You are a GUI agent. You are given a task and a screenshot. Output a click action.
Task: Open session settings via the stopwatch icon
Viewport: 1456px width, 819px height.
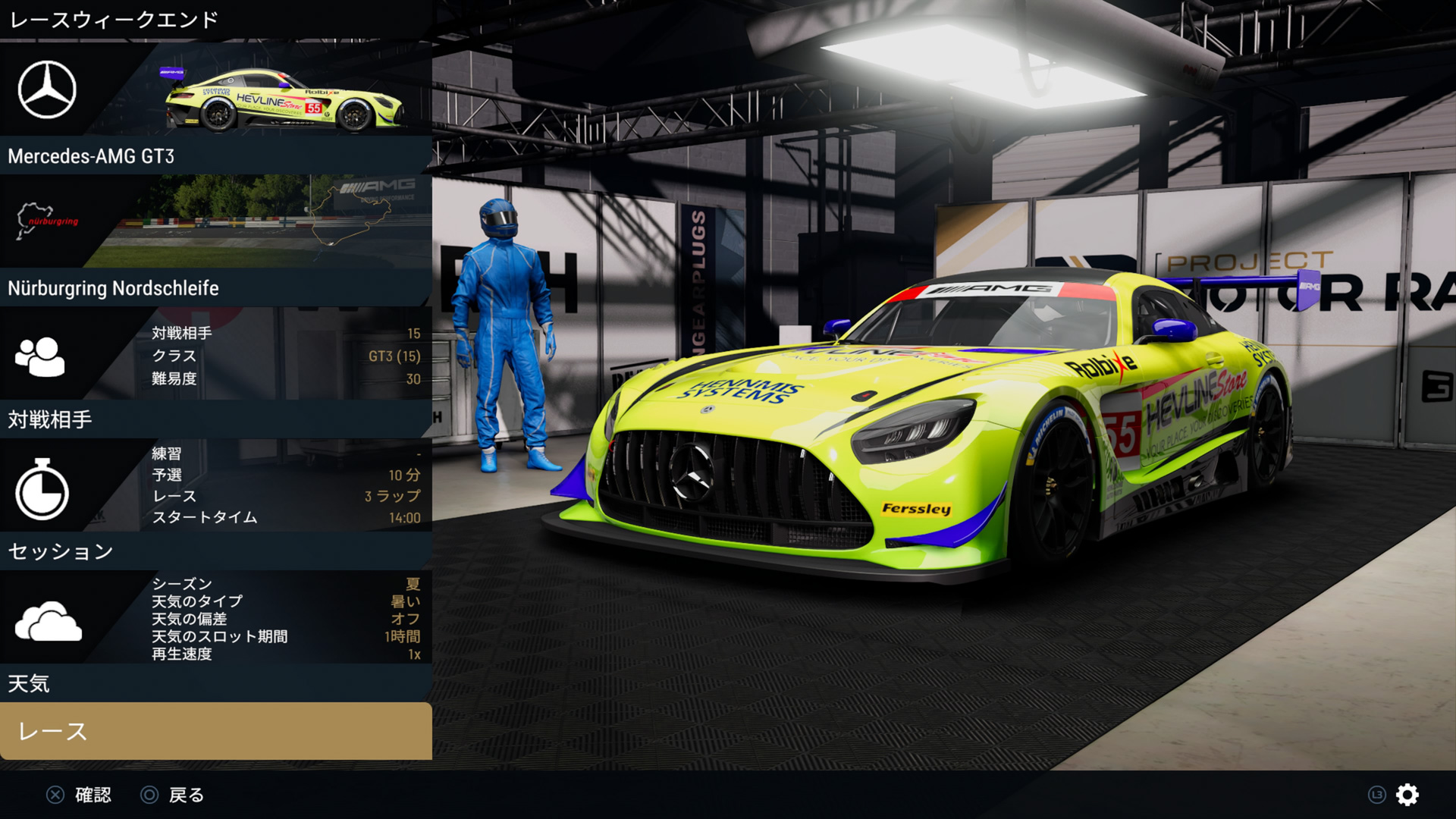[45, 488]
